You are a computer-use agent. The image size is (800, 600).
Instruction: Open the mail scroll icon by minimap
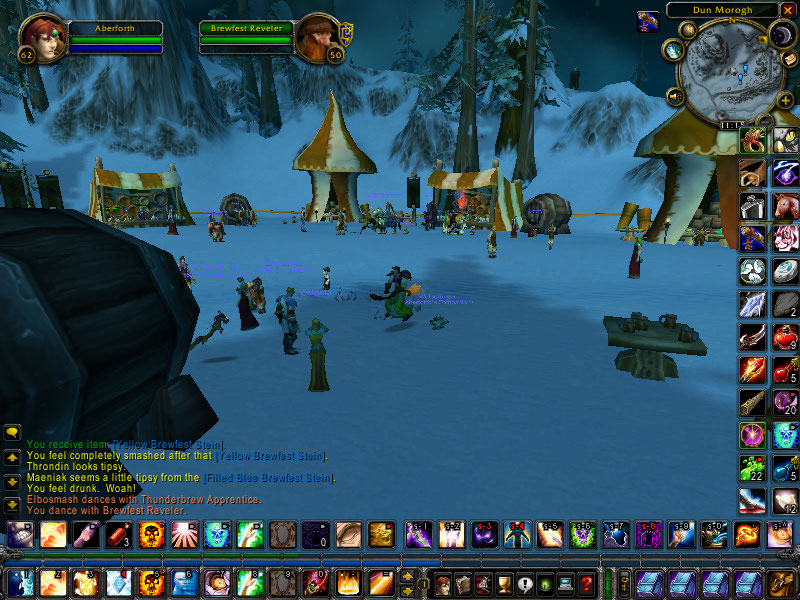point(789,59)
